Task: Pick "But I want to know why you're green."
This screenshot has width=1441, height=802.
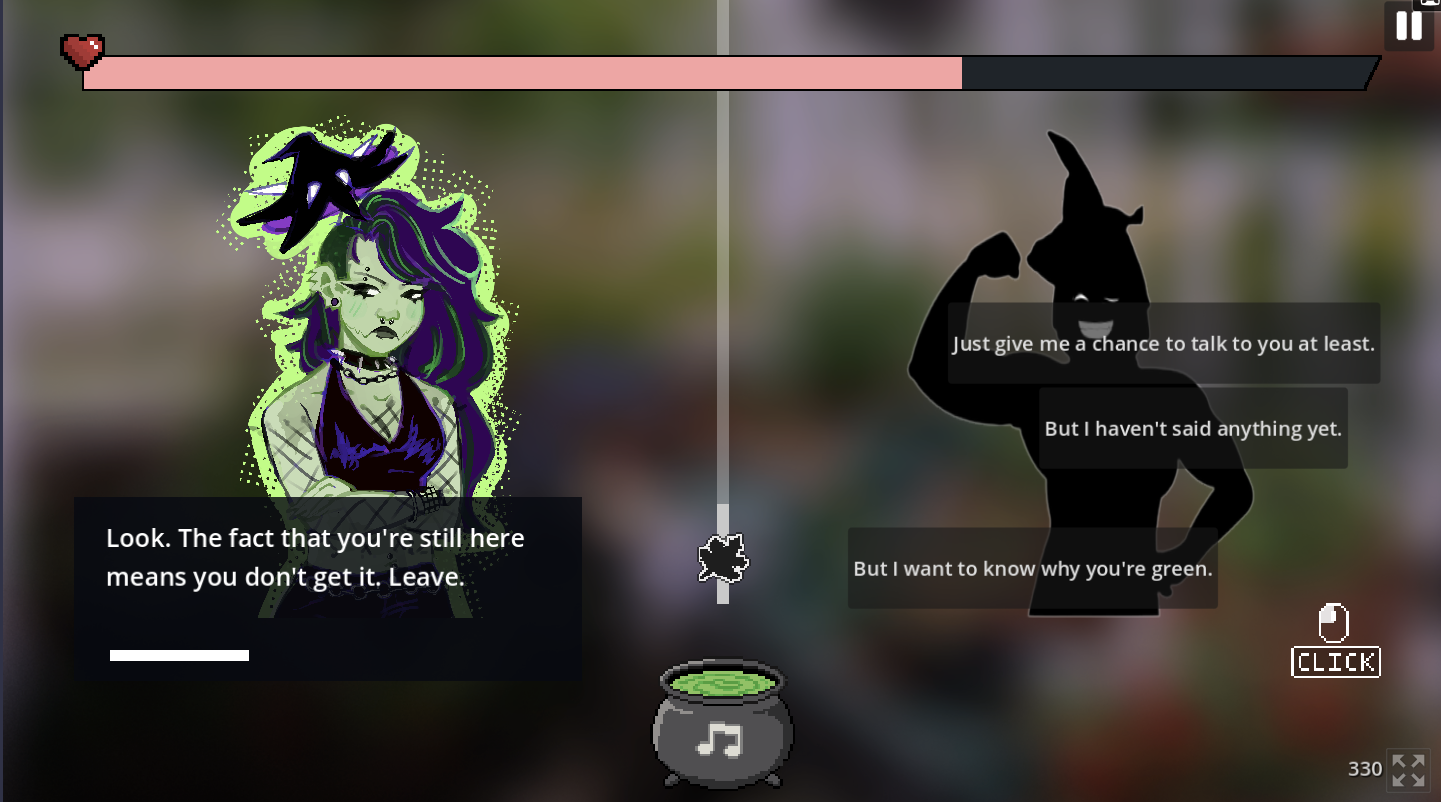Action: (1032, 568)
